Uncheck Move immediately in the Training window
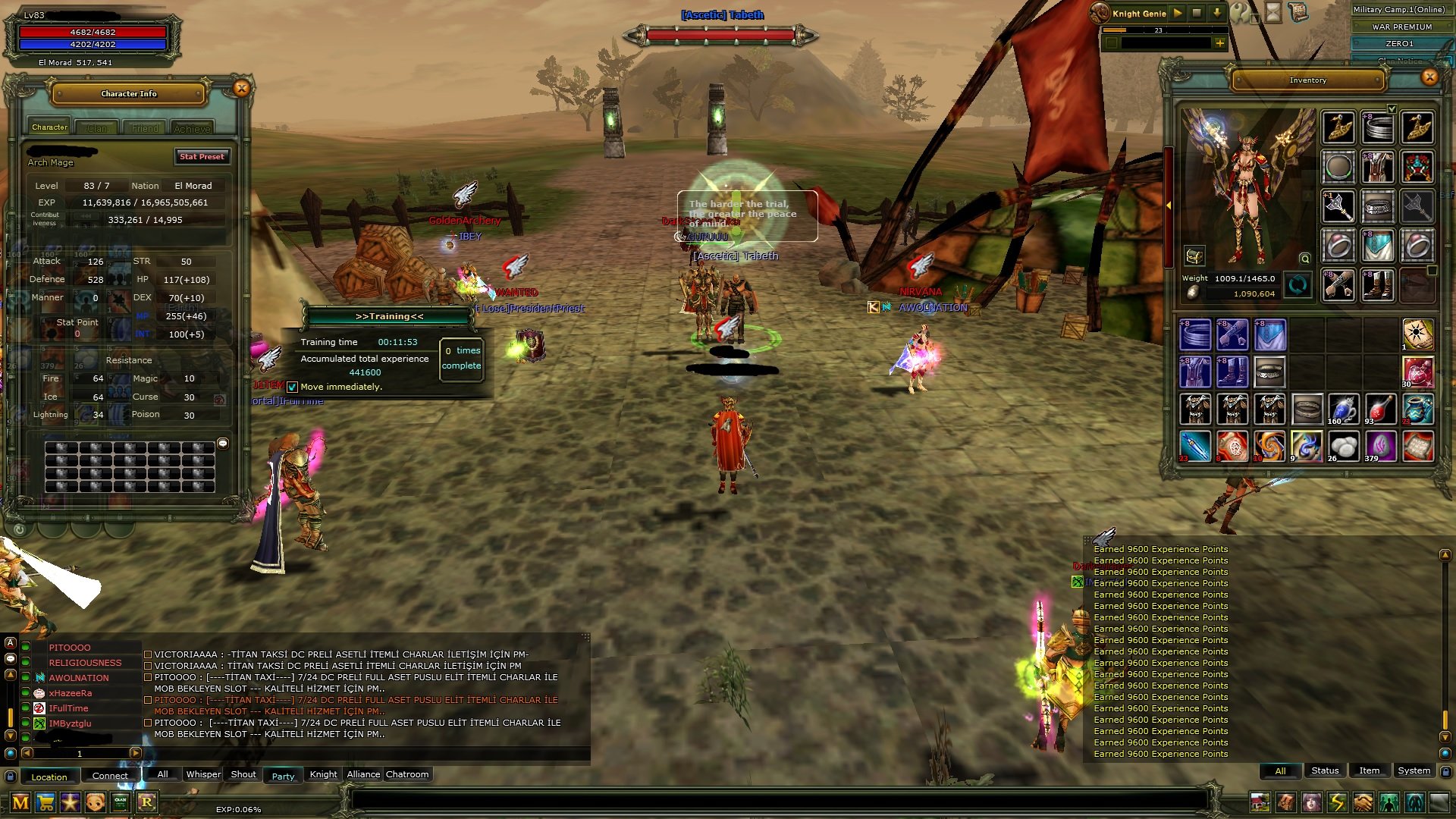 (x=292, y=387)
